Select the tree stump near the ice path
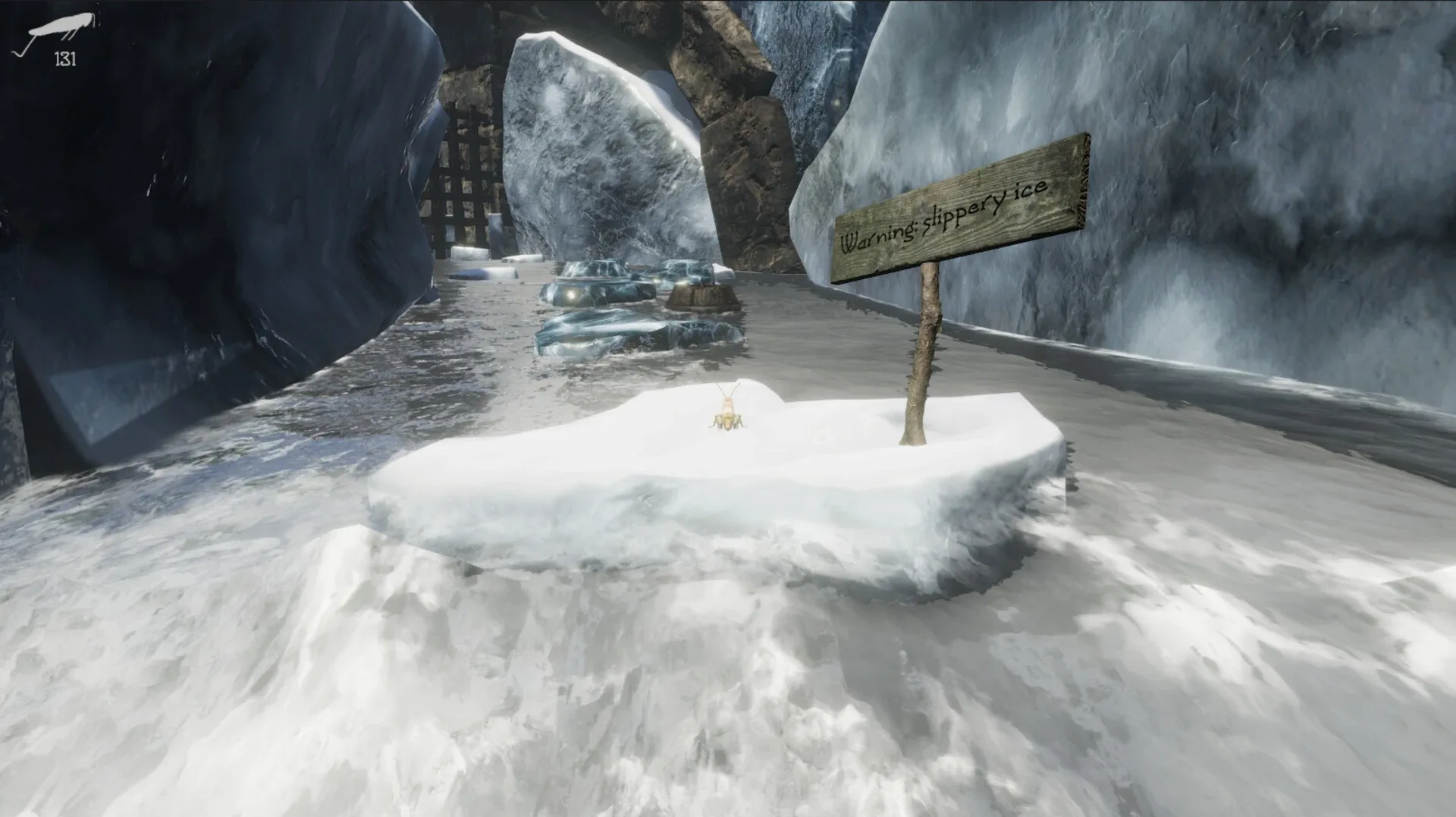This screenshot has width=1456, height=817. 705,296
